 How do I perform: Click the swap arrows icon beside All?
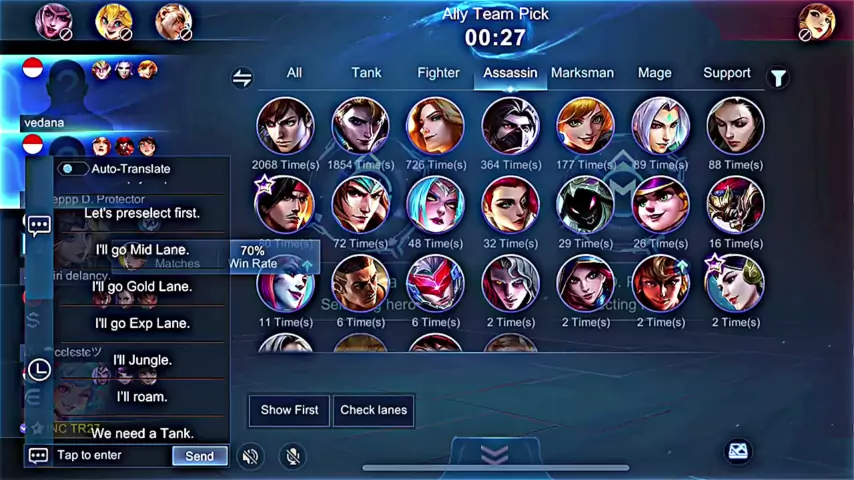click(x=242, y=78)
